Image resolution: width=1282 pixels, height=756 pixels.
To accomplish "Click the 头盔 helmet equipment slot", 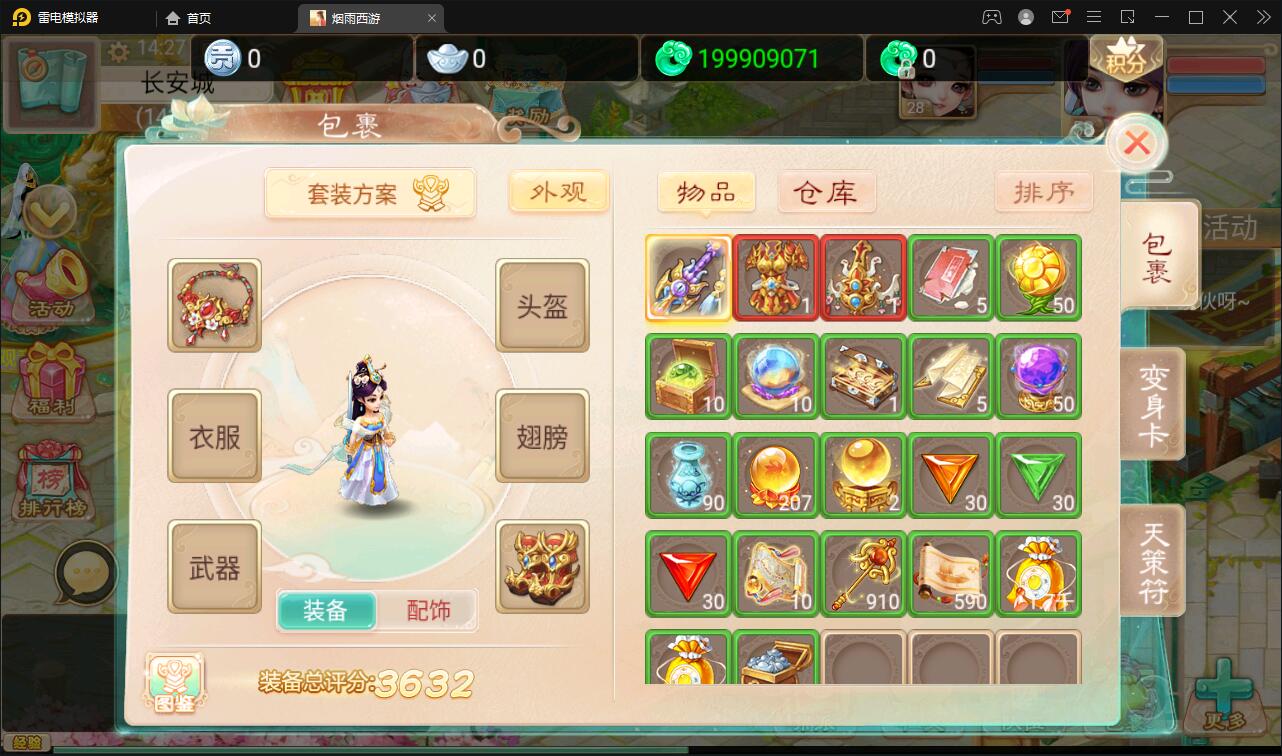I will tap(542, 306).
